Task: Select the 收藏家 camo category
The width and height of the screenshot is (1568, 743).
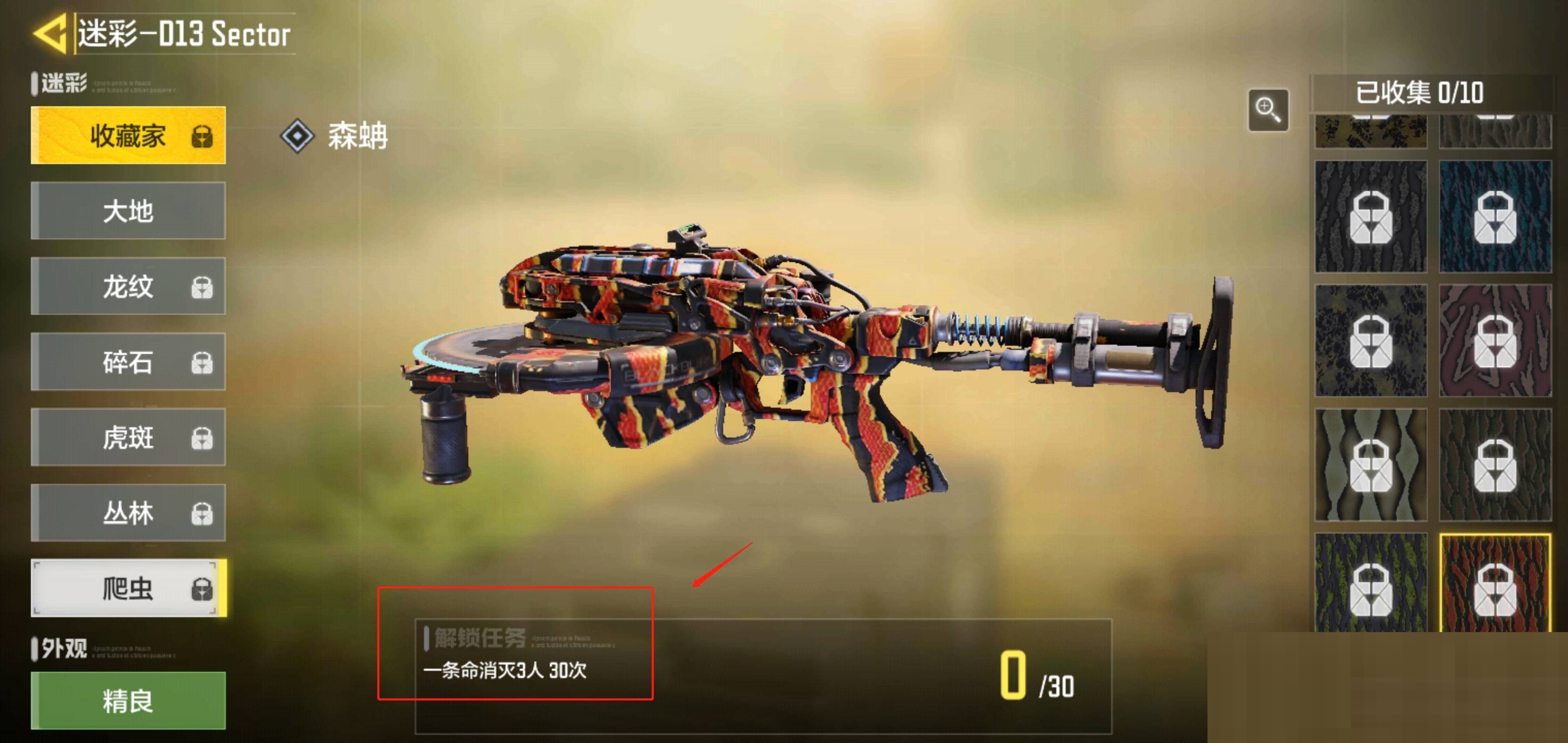Action: pyautogui.click(x=128, y=135)
